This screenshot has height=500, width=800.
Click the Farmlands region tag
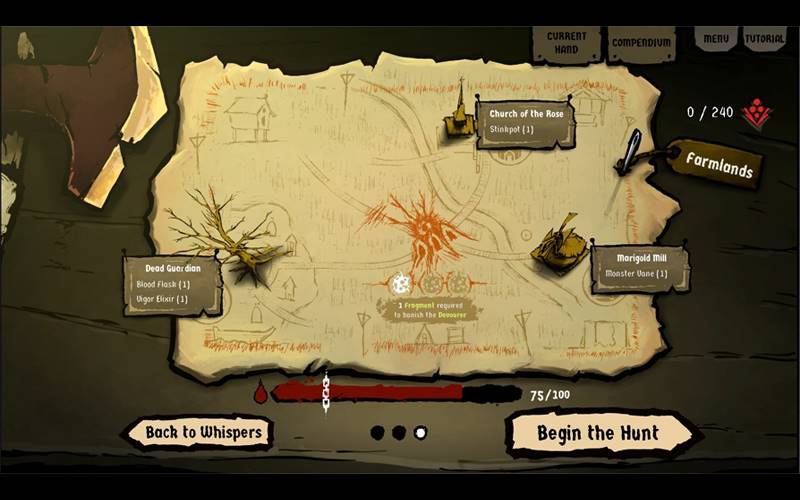718,168
